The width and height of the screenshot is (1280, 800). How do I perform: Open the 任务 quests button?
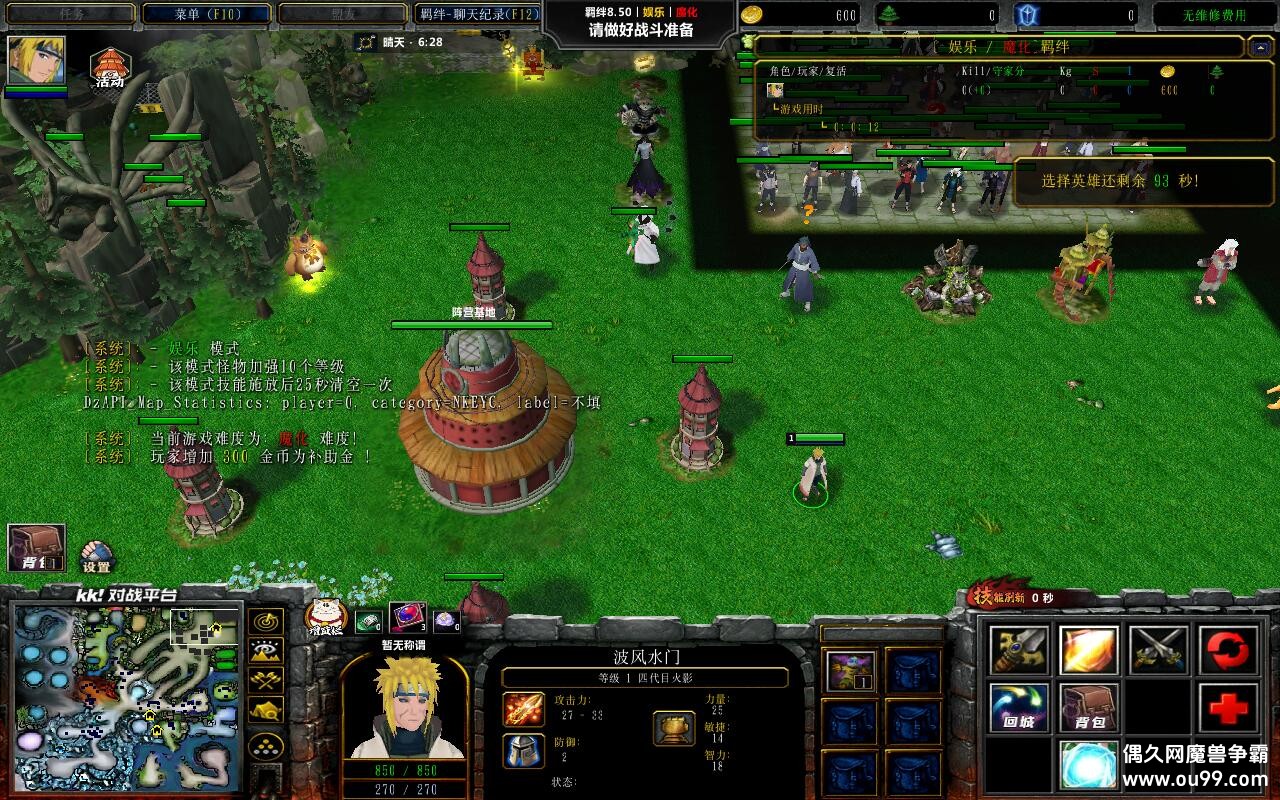(x=71, y=14)
